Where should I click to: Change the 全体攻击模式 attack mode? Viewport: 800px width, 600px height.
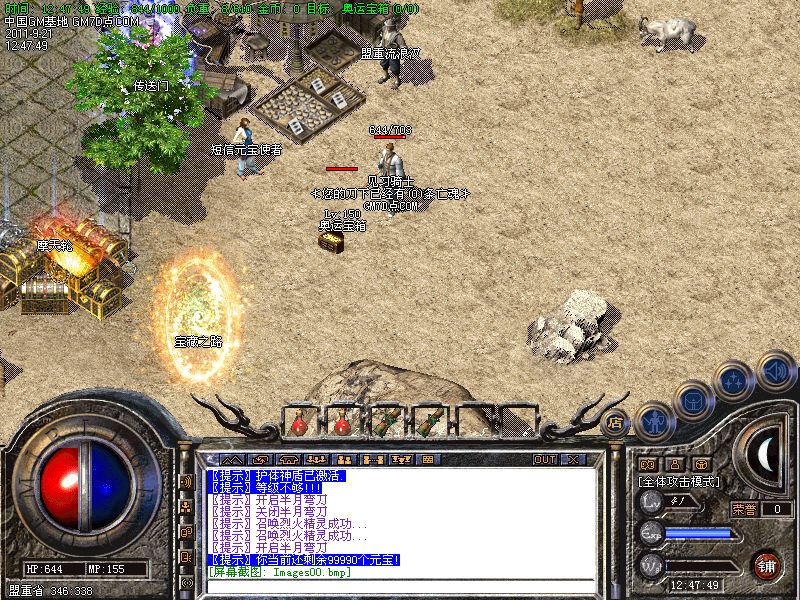coord(679,481)
